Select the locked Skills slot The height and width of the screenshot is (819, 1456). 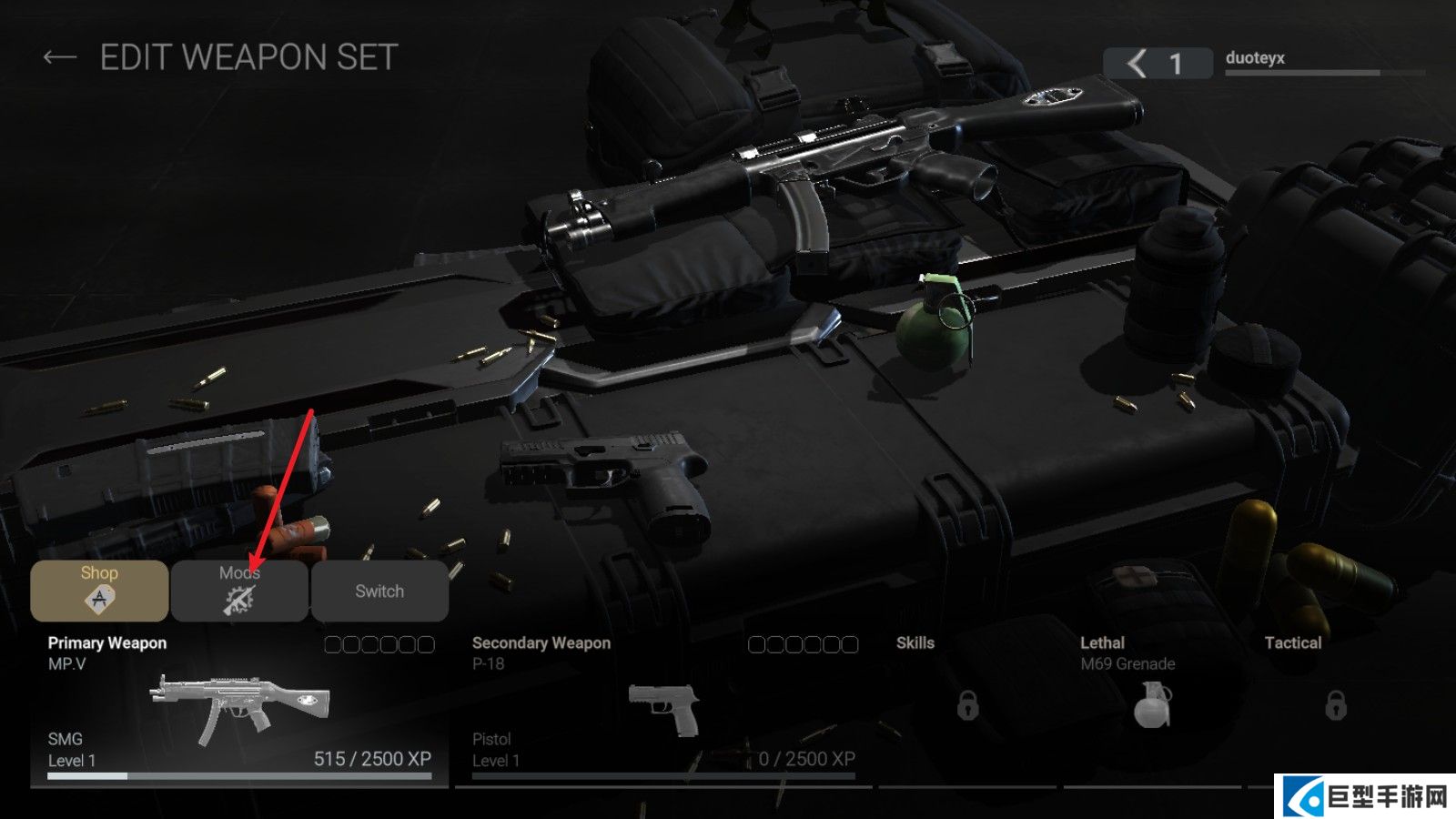[x=967, y=704]
